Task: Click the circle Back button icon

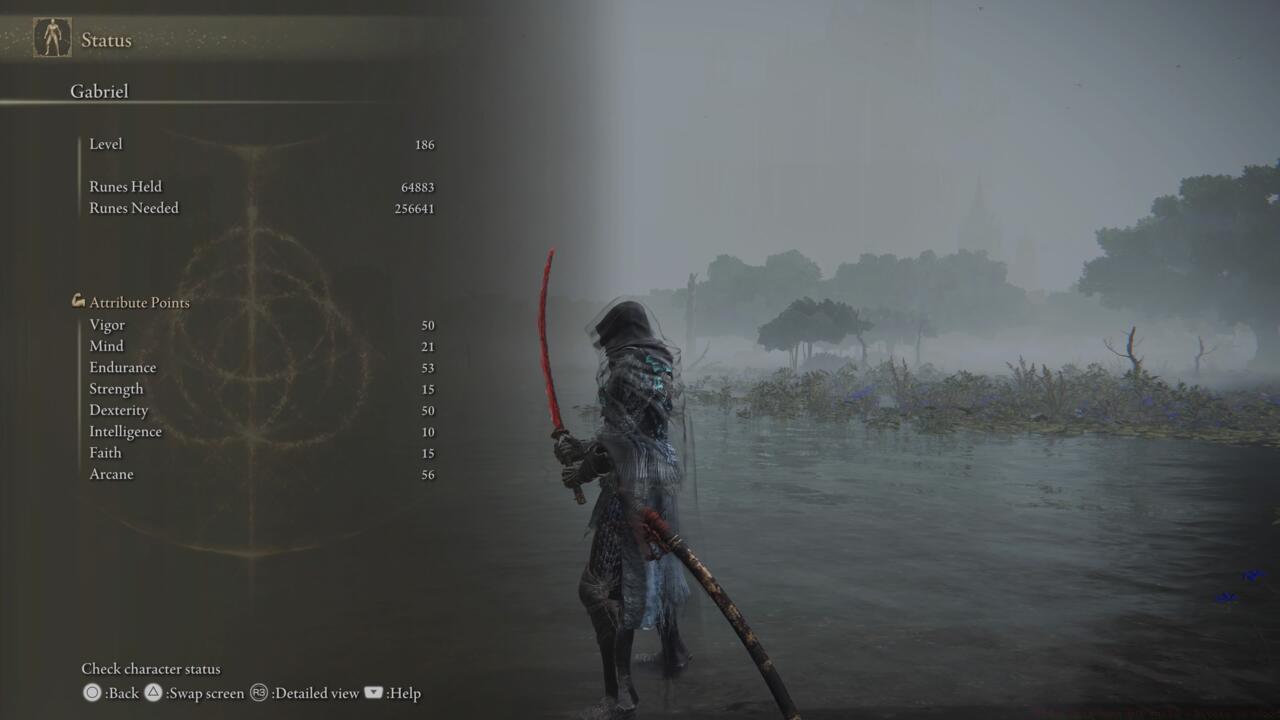Action: point(92,693)
